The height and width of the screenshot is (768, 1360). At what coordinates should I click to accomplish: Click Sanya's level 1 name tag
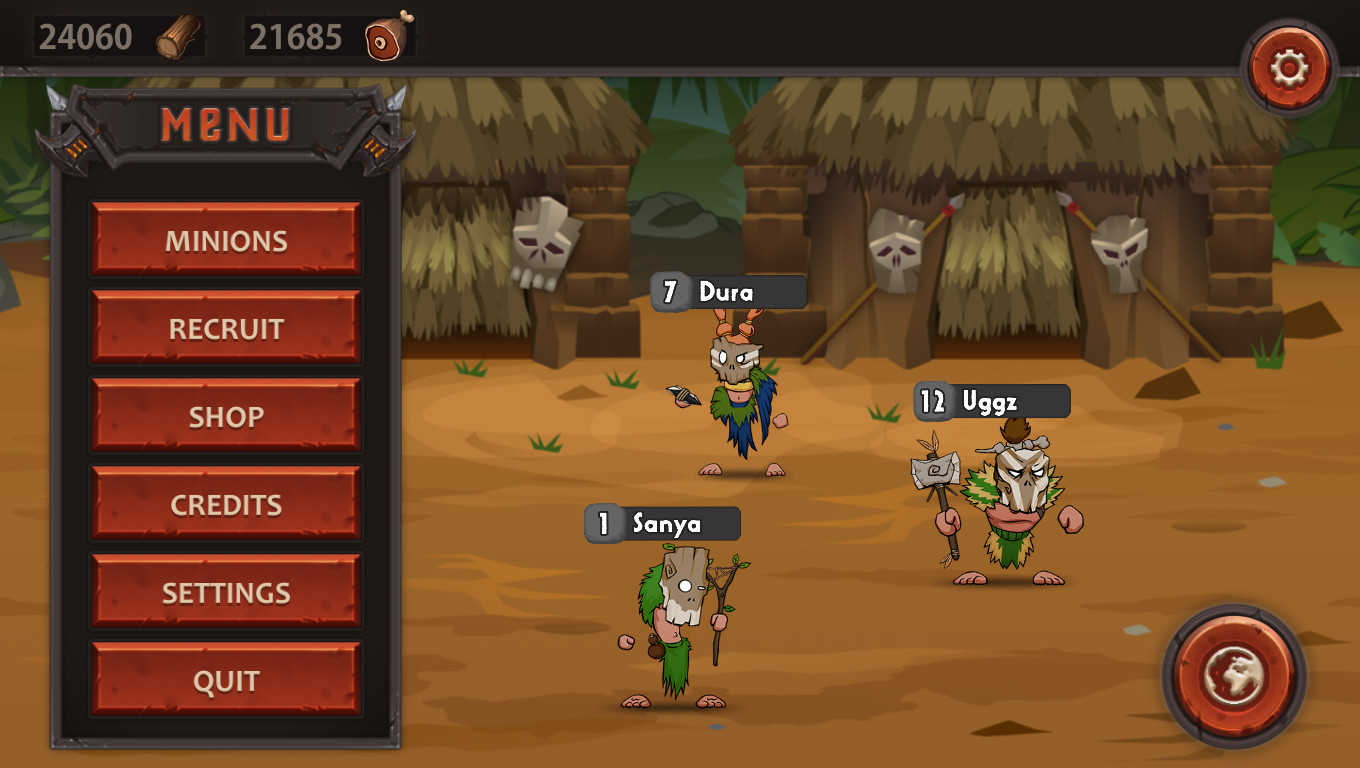tap(662, 523)
